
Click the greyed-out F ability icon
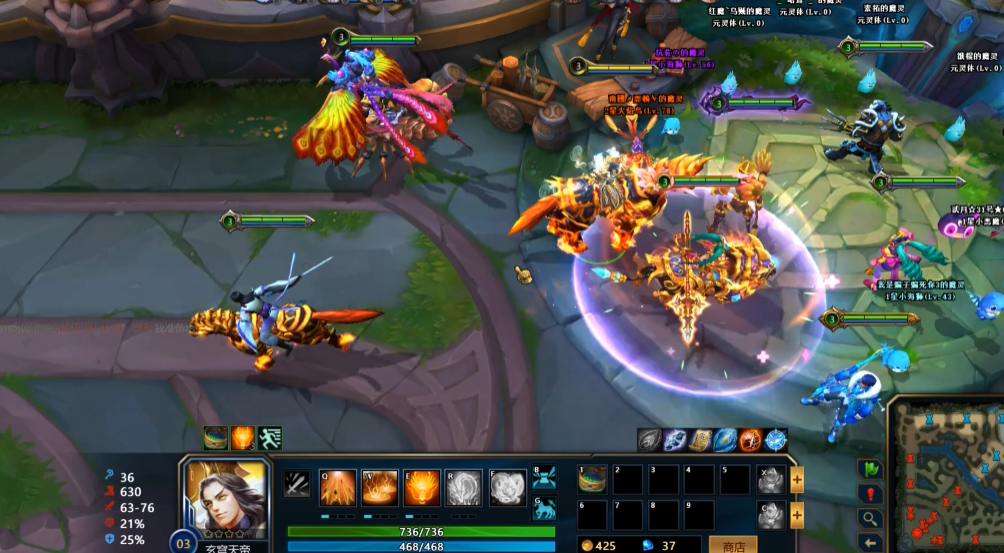[507, 488]
